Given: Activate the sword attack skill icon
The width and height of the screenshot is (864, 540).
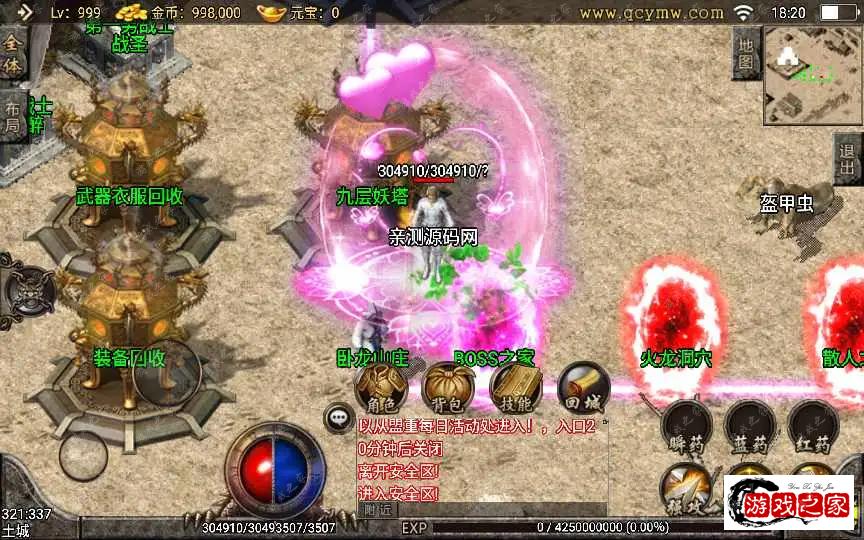Looking at the screenshot, I should pos(688,487).
